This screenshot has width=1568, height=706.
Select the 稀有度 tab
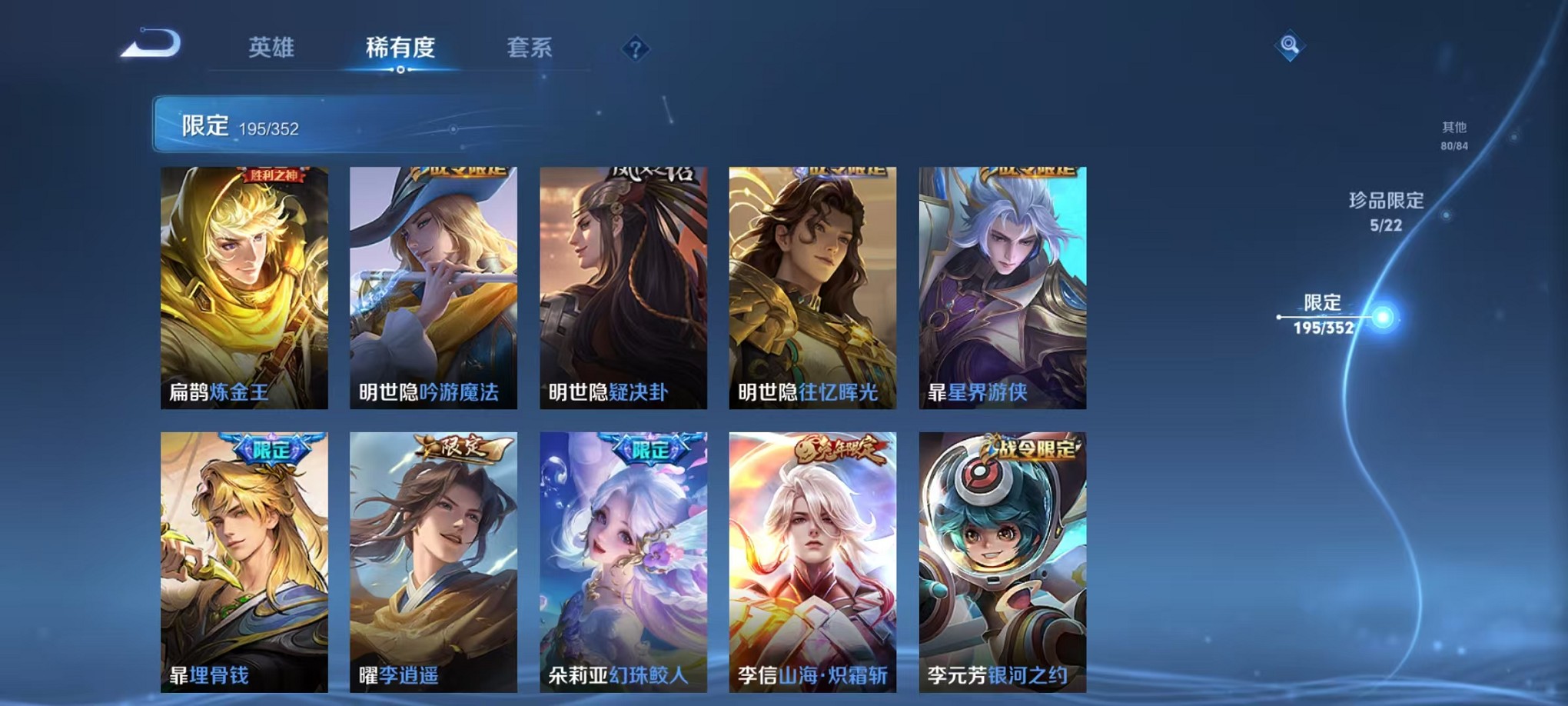400,46
